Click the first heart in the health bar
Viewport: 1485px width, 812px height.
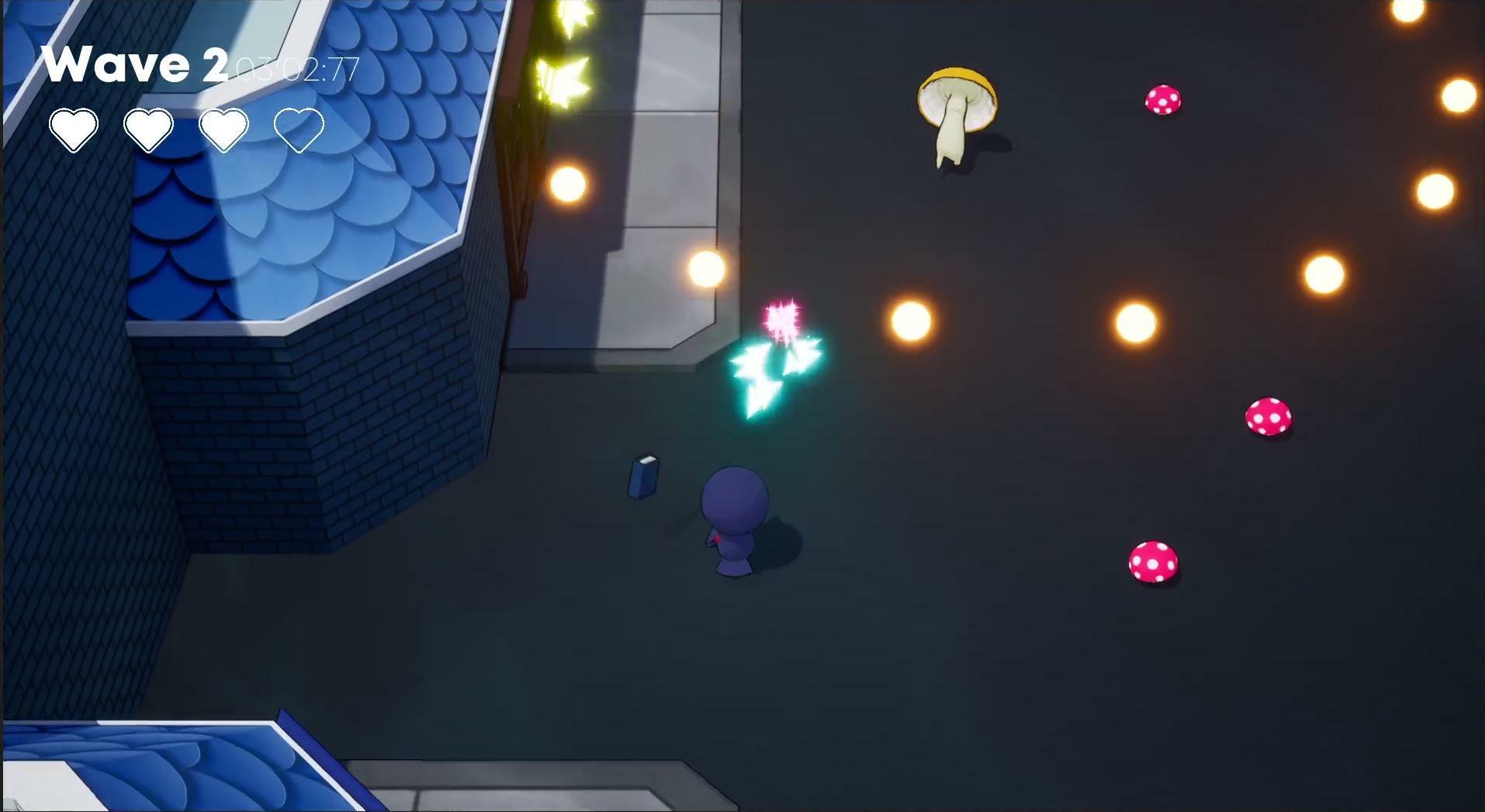coord(74,128)
